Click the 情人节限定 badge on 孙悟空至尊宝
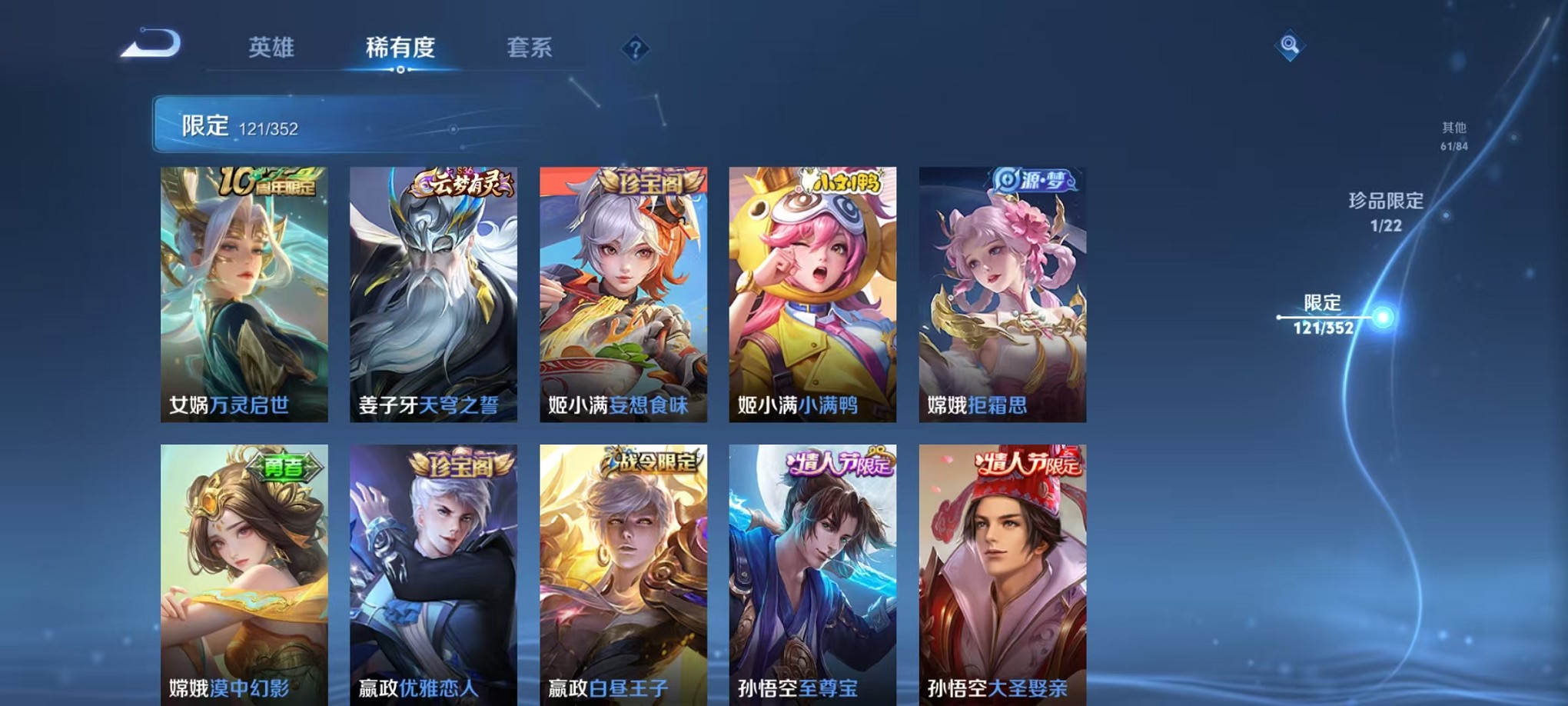This screenshot has height=706, width=1568. coord(839,461)
